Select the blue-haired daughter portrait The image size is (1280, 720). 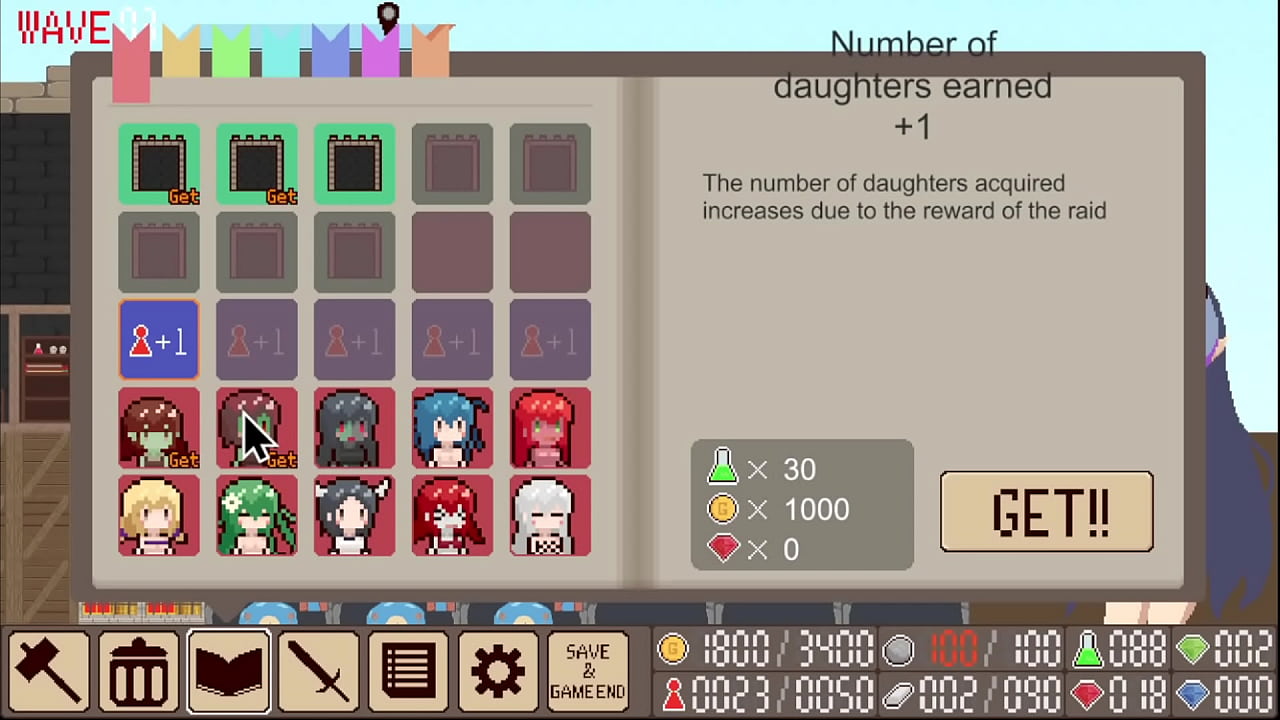(x=451, y=428)
